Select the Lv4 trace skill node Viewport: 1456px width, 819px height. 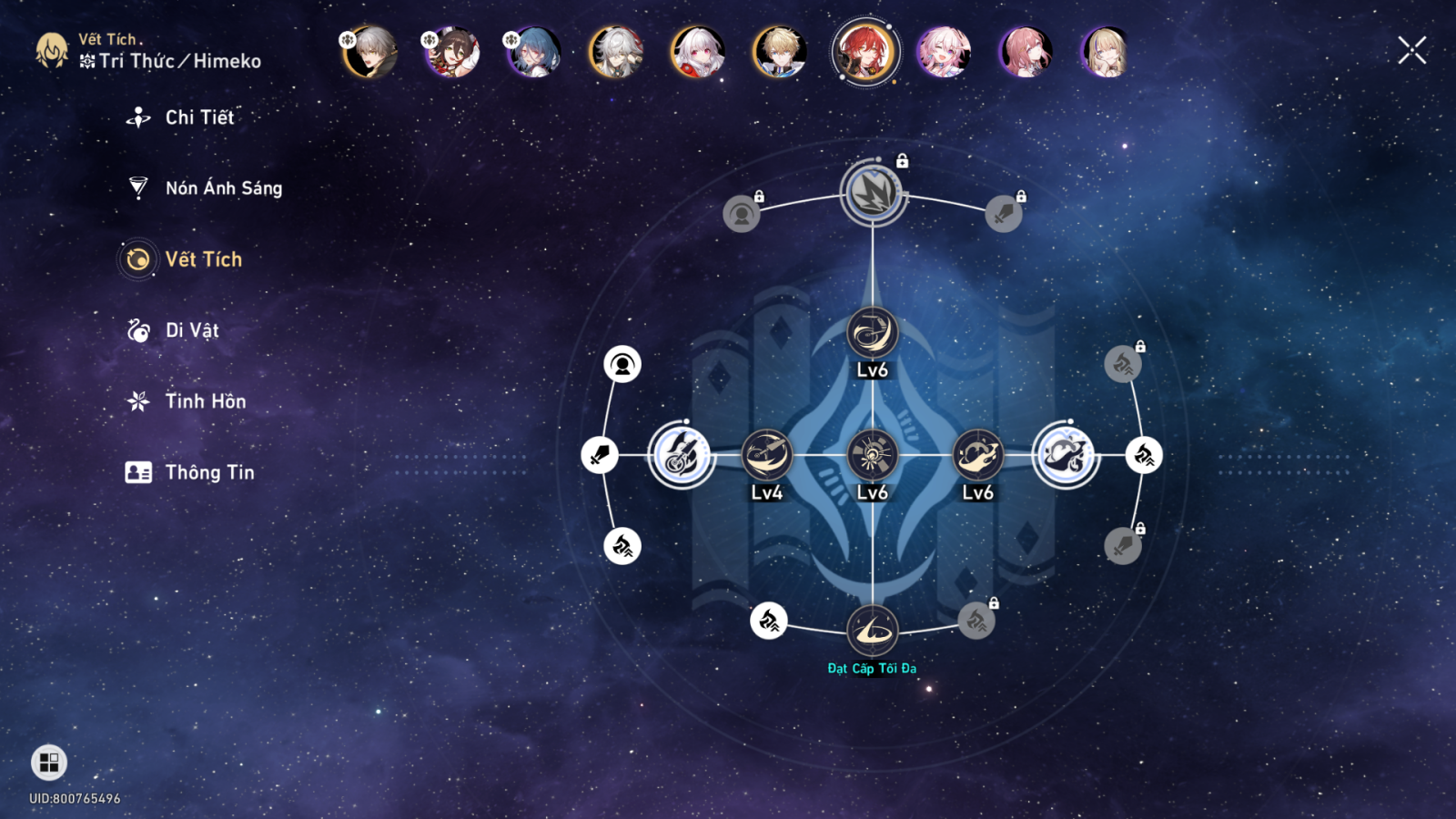click(766, 455)
